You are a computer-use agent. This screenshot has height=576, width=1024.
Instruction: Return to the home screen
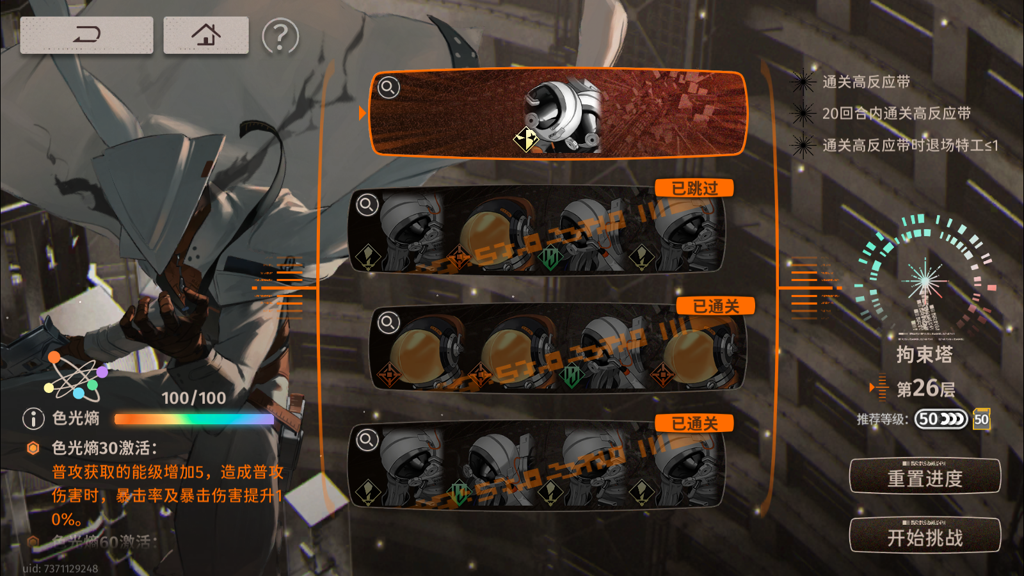tap(206, 36)
